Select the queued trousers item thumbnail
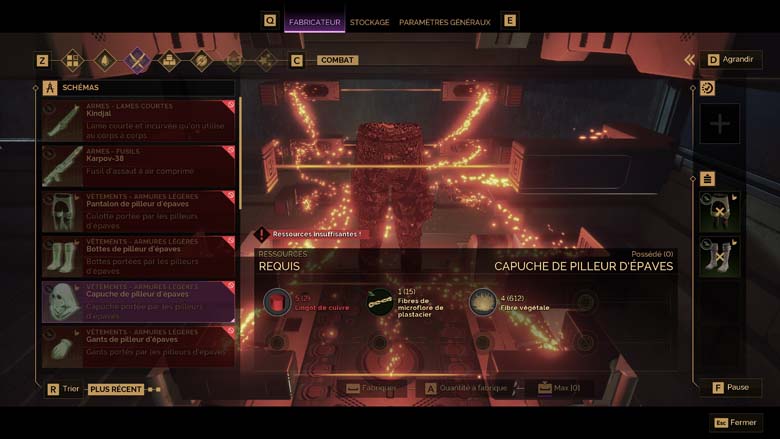The width and height of the screenshot is (780, 439). (720, 213)
